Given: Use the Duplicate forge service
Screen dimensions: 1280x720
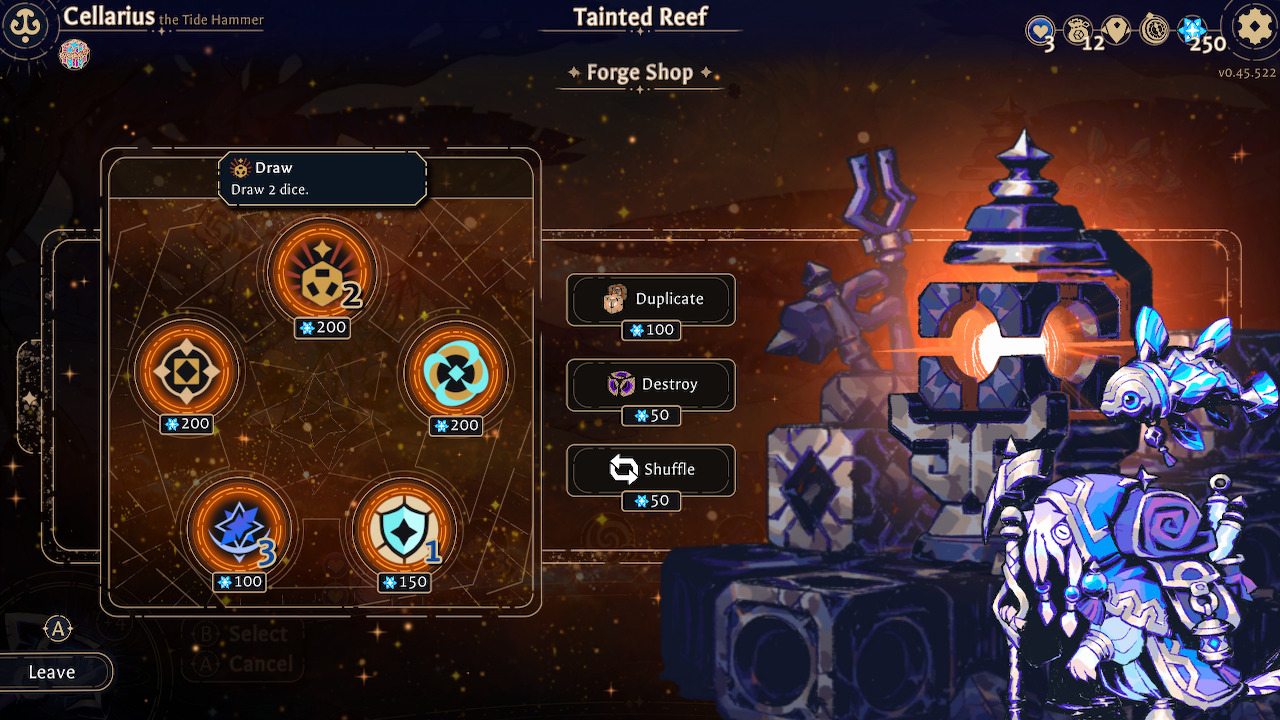Looking at the screenshot, I should tap(651, 299).
